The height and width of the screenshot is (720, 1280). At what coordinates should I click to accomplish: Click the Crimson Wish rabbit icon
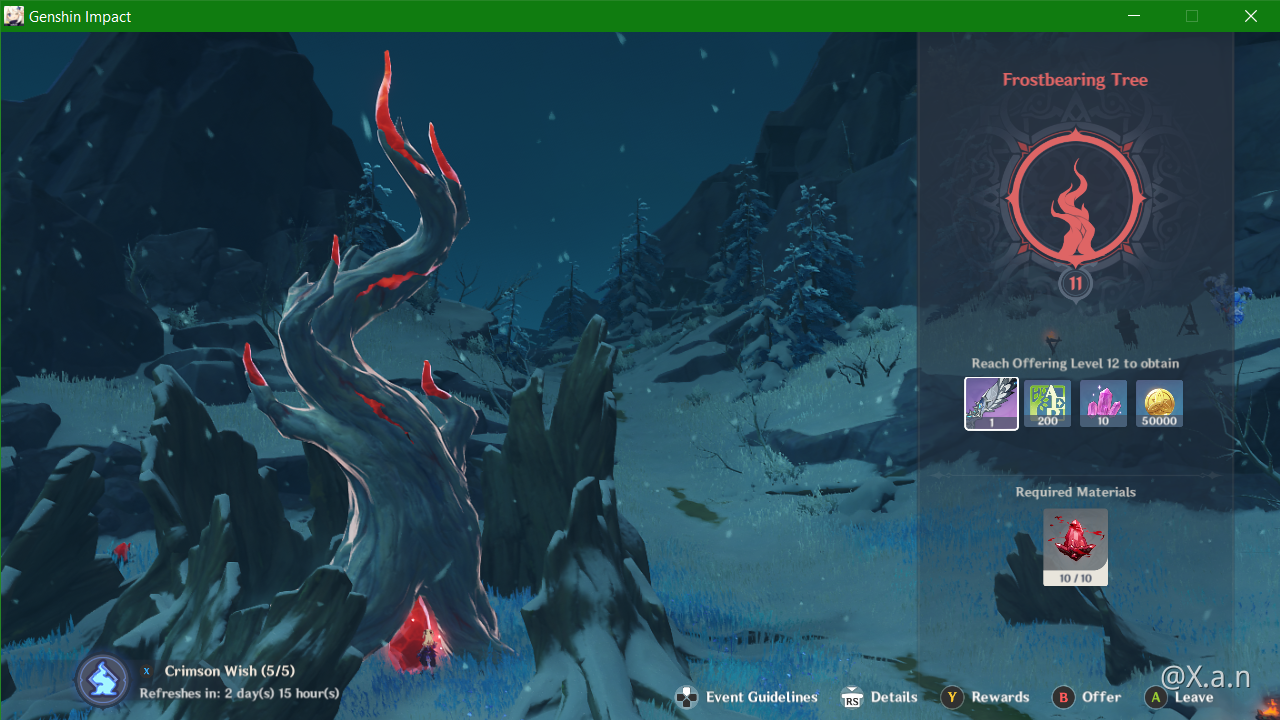click(x=102, y=679)
